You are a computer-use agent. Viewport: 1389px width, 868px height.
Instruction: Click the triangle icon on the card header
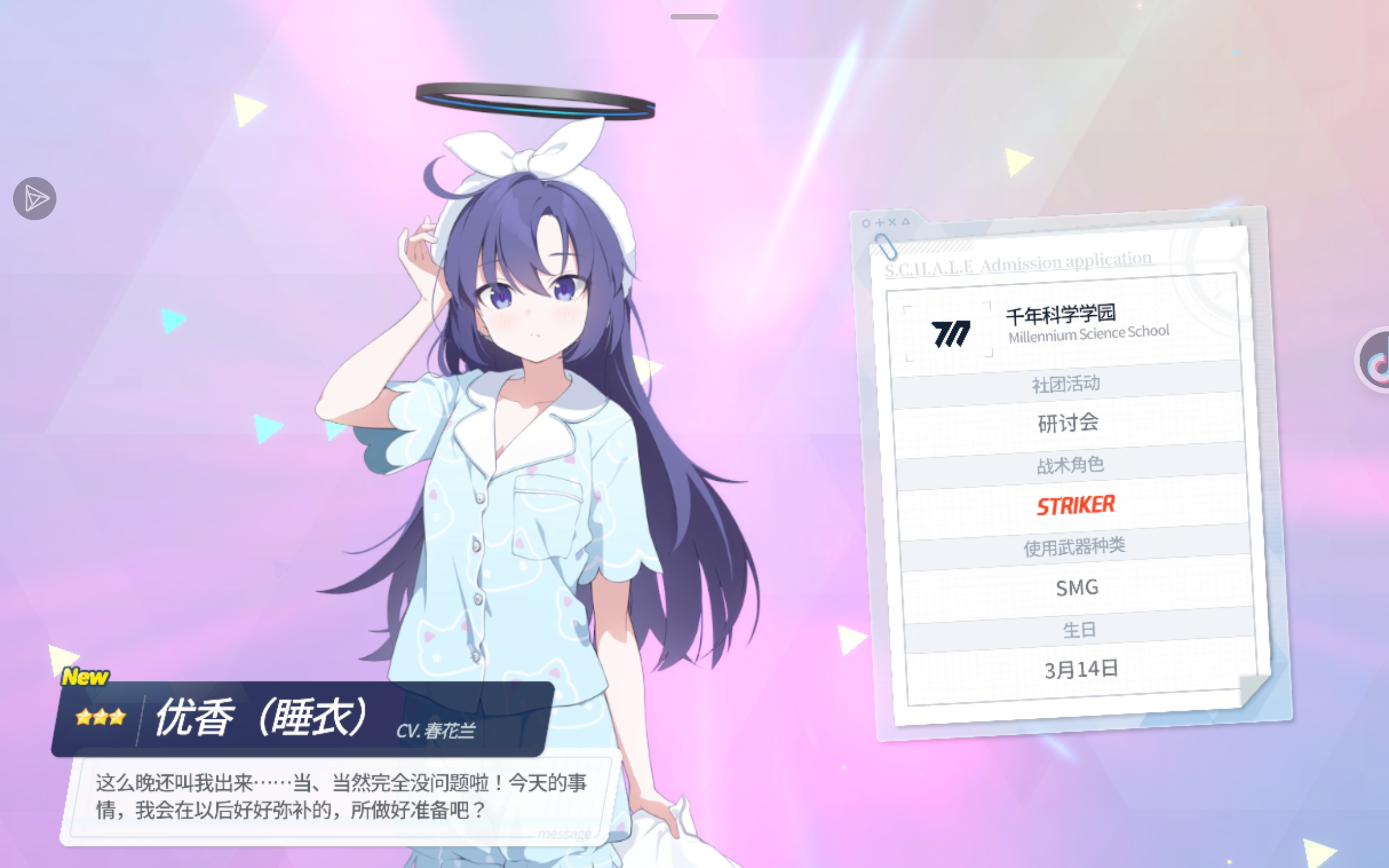906,224
